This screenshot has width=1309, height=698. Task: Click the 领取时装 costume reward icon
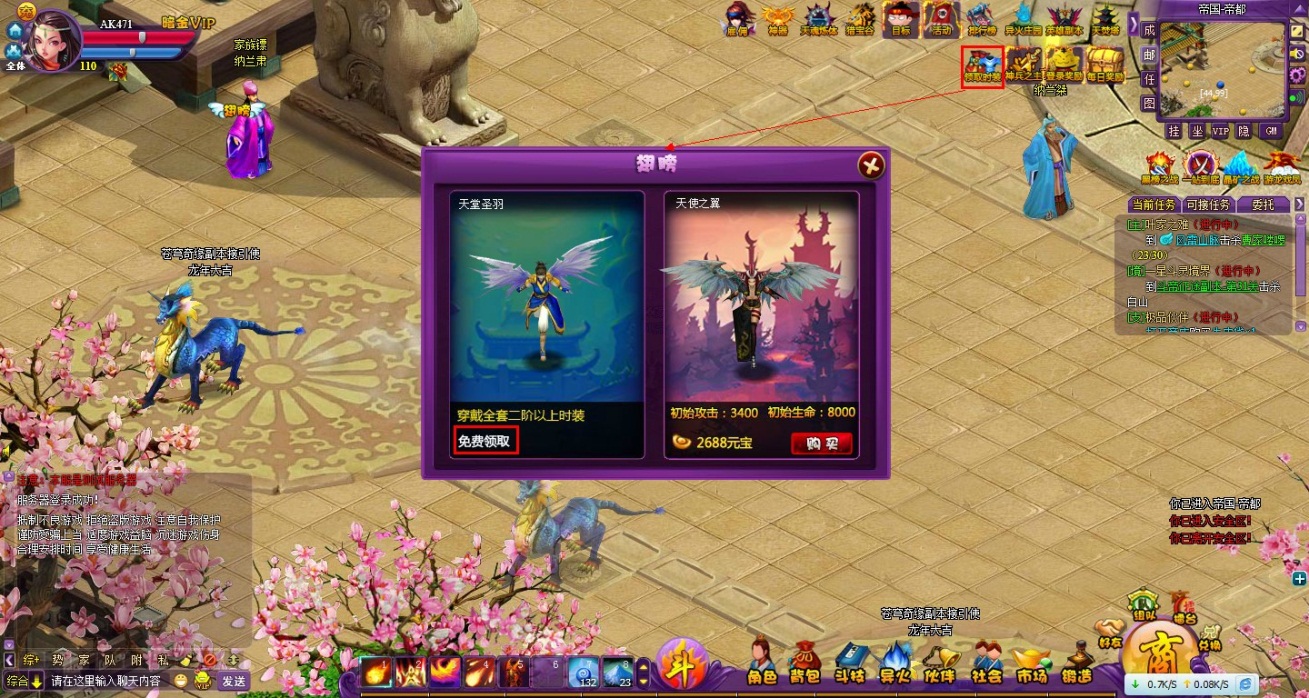pyautogui.click(x=982, y=65)
